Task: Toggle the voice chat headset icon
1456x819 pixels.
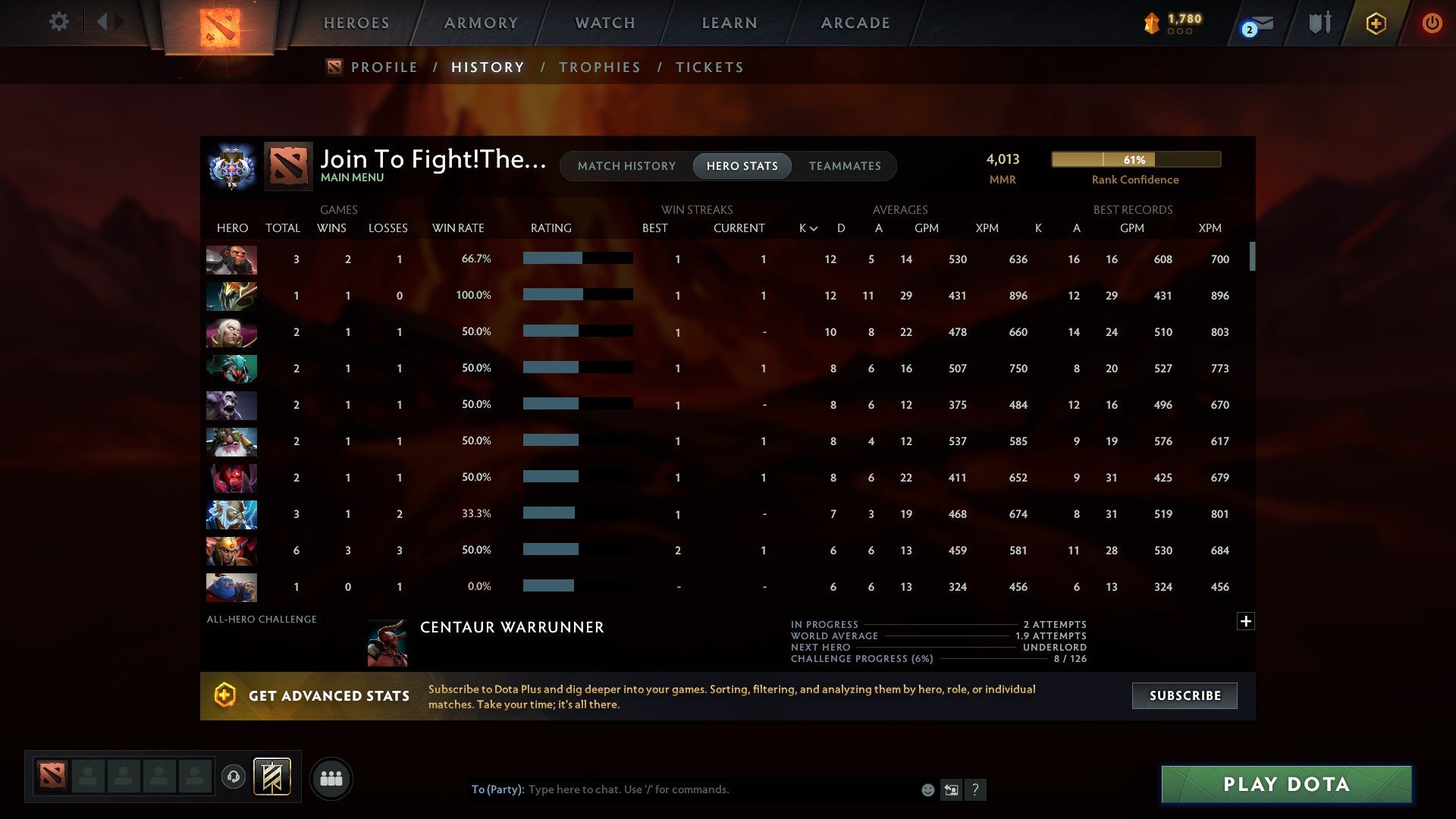Action: (x=234, y=774)
